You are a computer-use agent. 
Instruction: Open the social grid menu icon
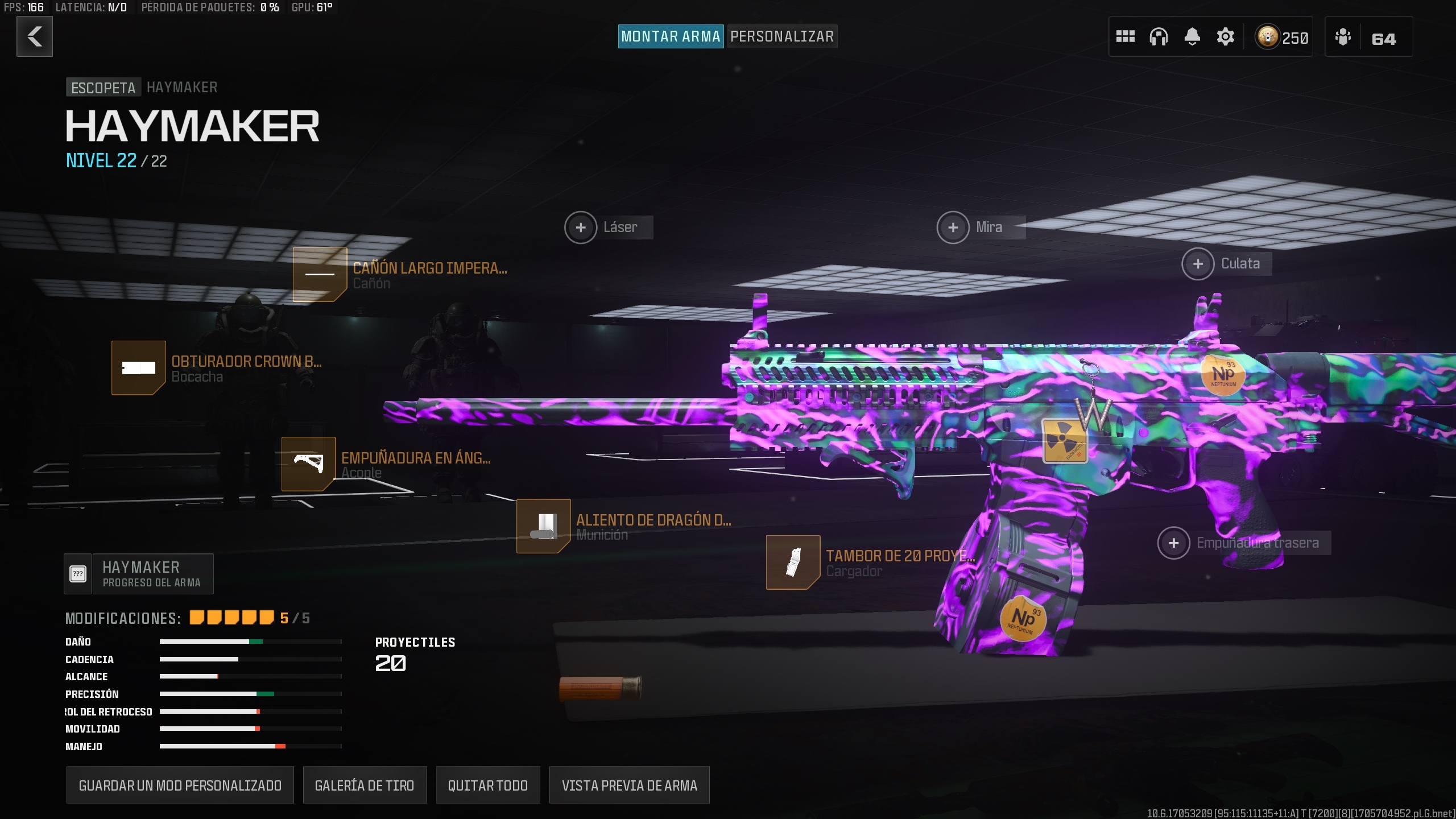[1126, 36]
